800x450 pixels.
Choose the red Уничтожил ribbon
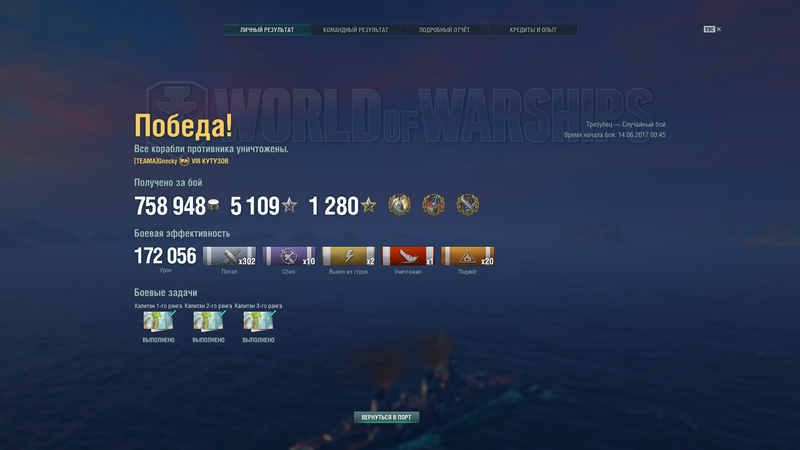click(x=408, y=256)
